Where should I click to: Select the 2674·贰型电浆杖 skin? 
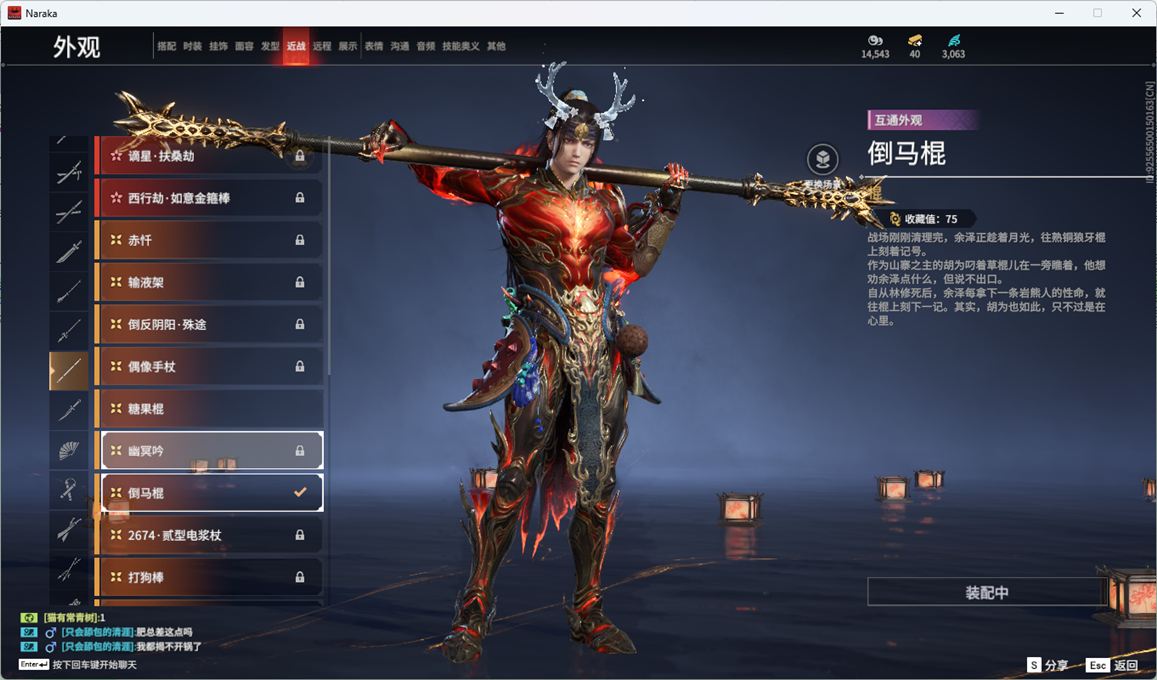click(x=209, y=535)
